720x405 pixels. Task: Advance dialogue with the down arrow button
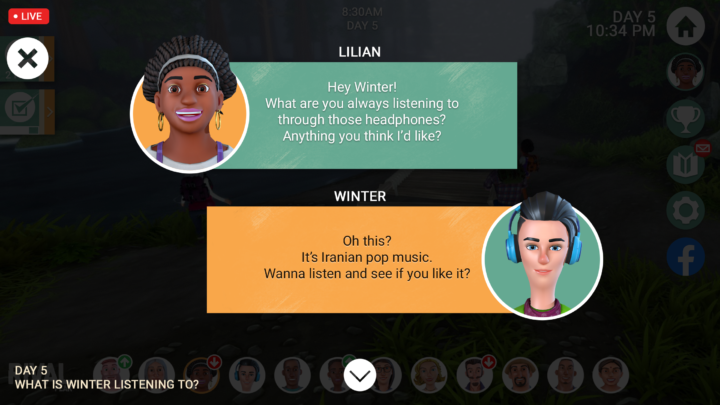(360, 375)
